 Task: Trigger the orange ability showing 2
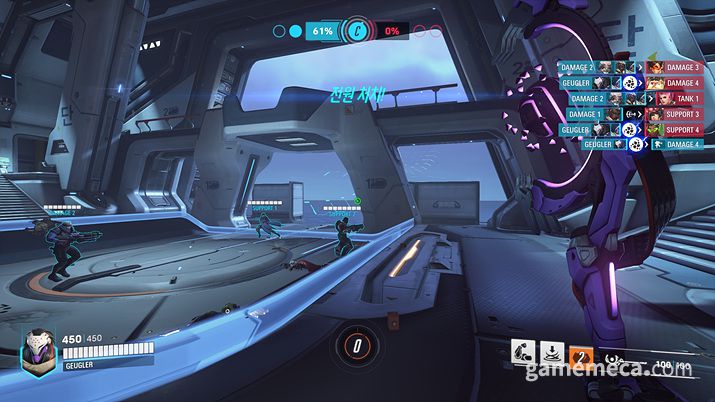580,351
